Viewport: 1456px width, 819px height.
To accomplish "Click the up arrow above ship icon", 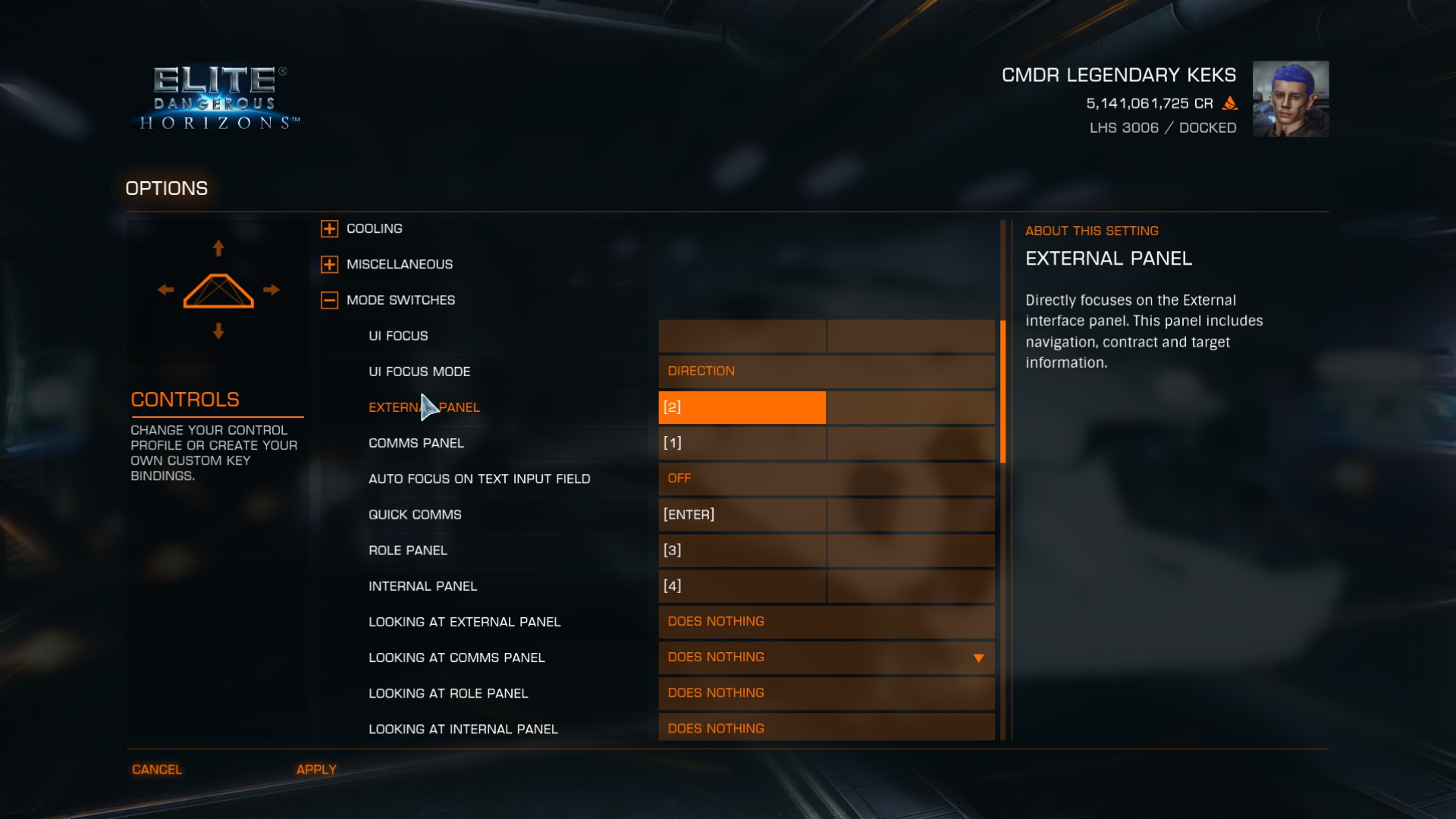I will tap(218, 248).
